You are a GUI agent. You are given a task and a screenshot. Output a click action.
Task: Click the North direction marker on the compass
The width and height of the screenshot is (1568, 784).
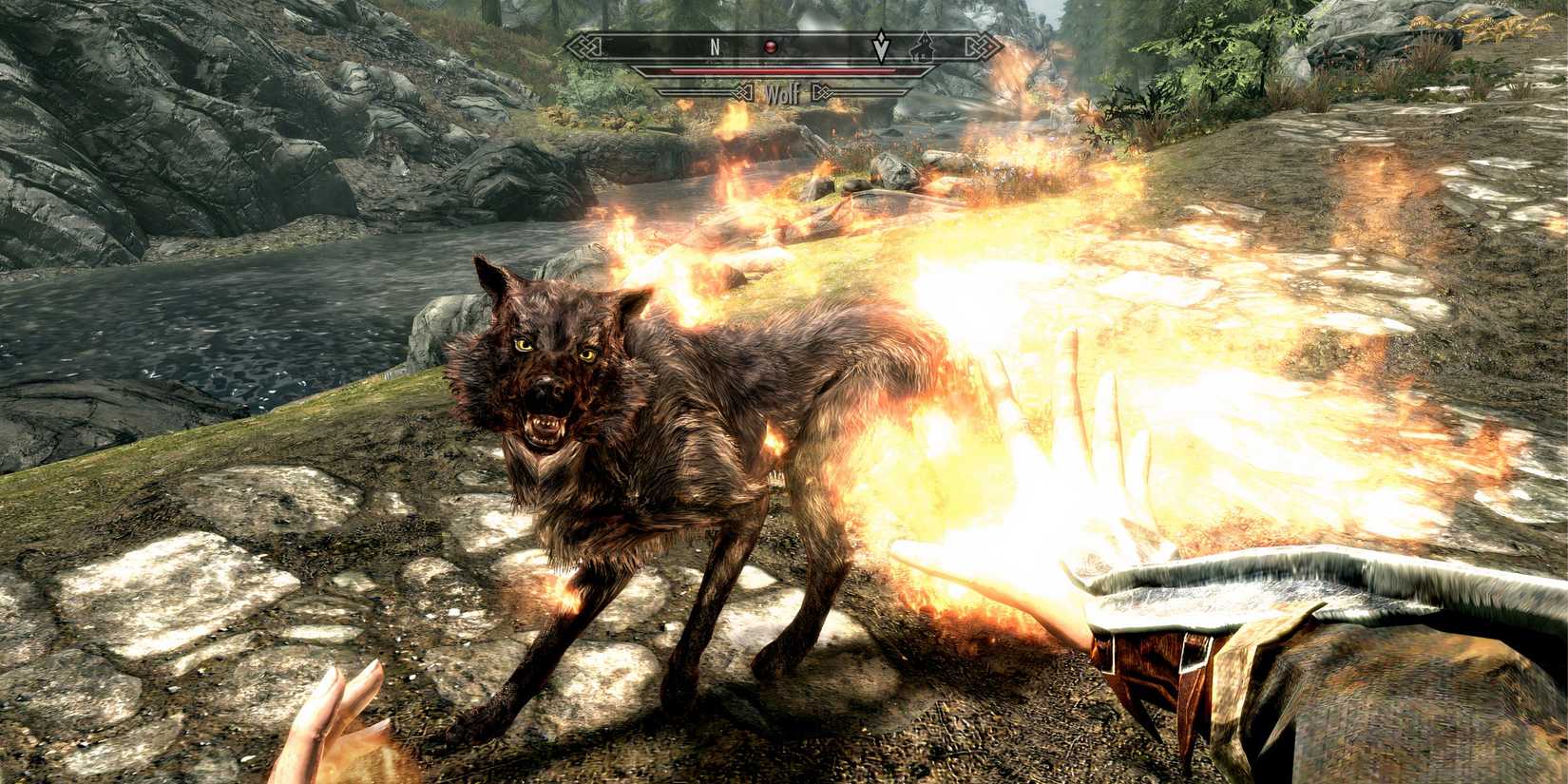(715, 46)
